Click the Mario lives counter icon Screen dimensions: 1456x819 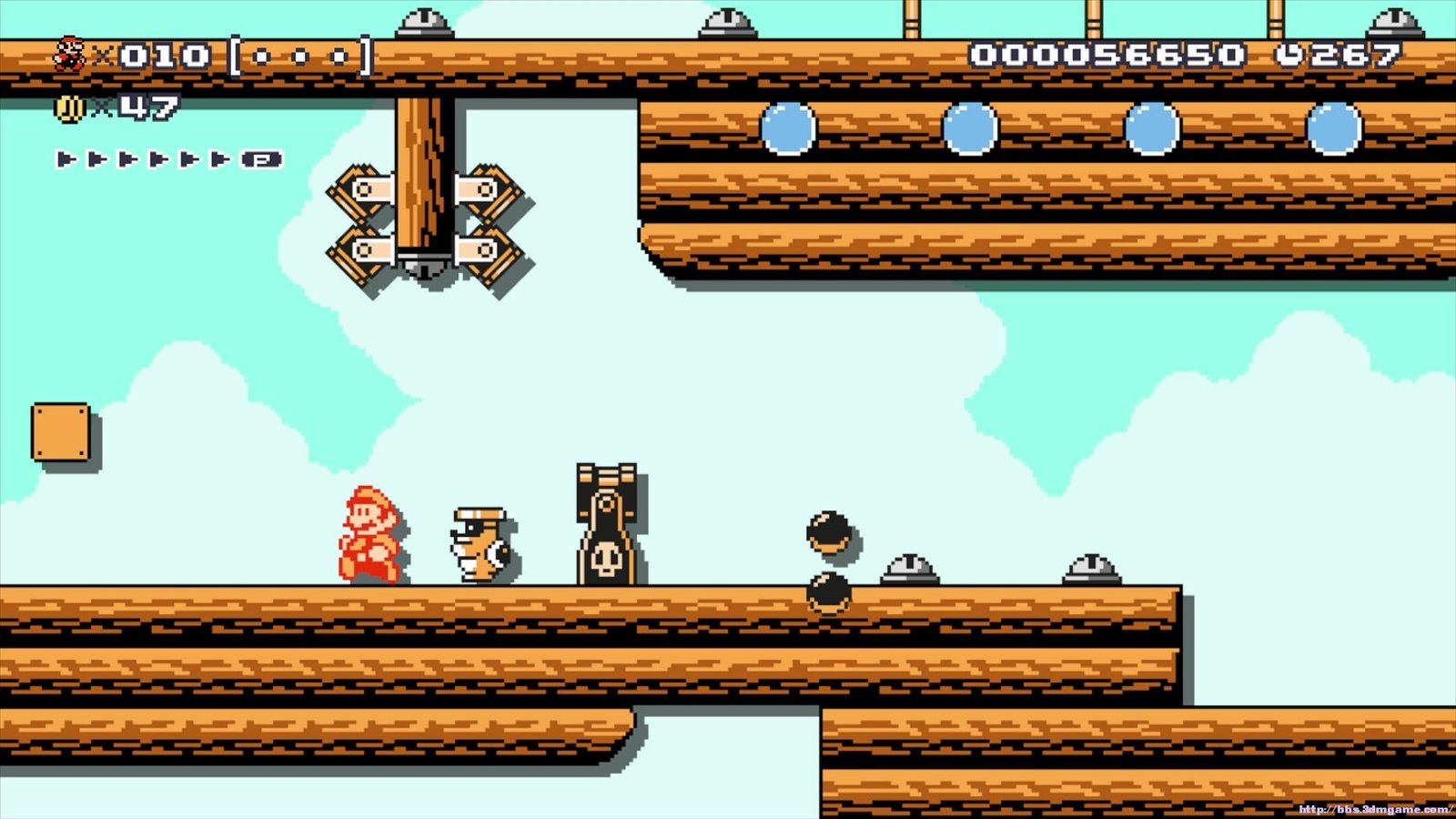pos(68,55)
